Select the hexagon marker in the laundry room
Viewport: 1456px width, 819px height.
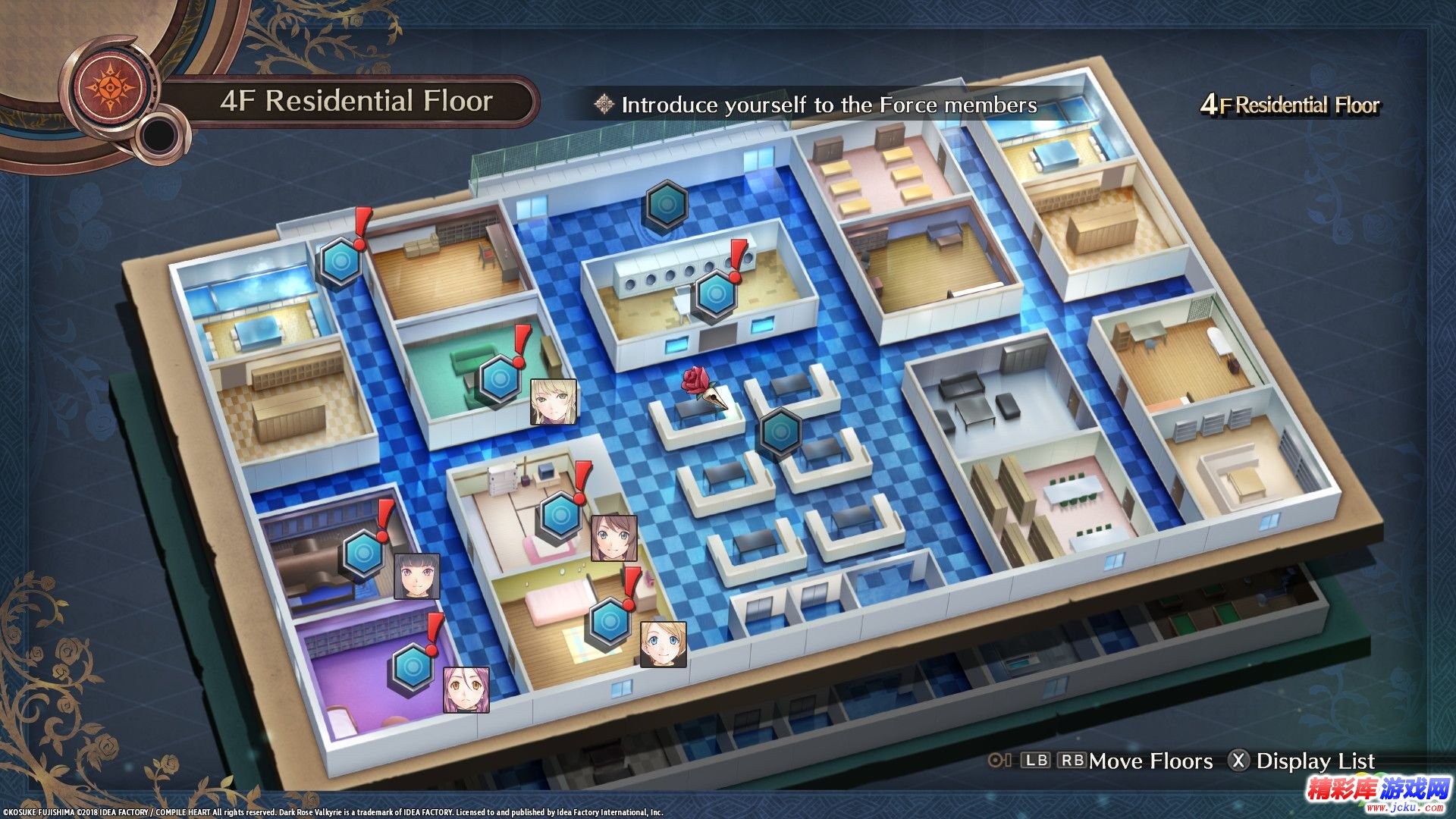(x=715, y=294)
